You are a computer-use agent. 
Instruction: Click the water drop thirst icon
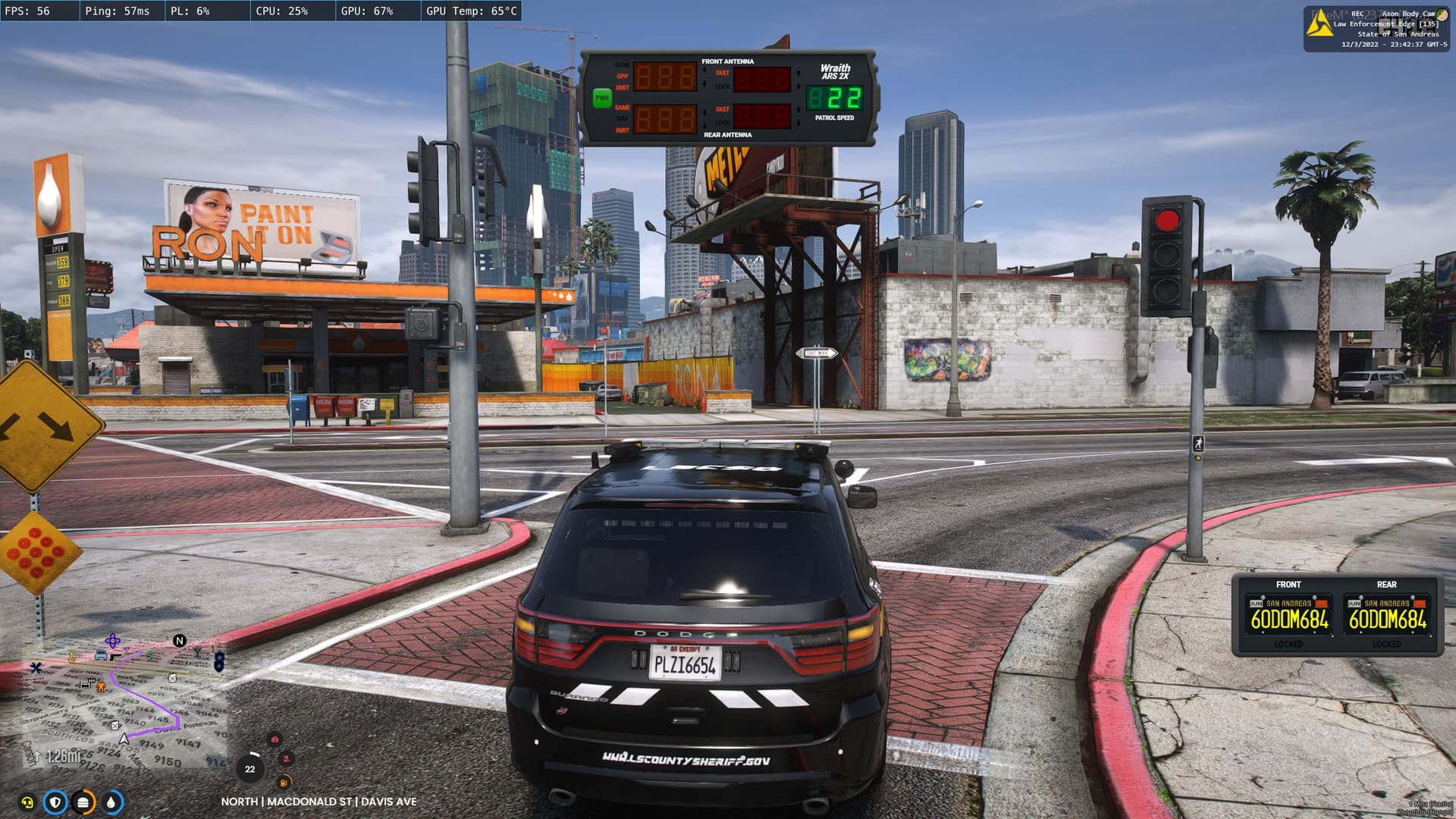[x=111, y=802]
